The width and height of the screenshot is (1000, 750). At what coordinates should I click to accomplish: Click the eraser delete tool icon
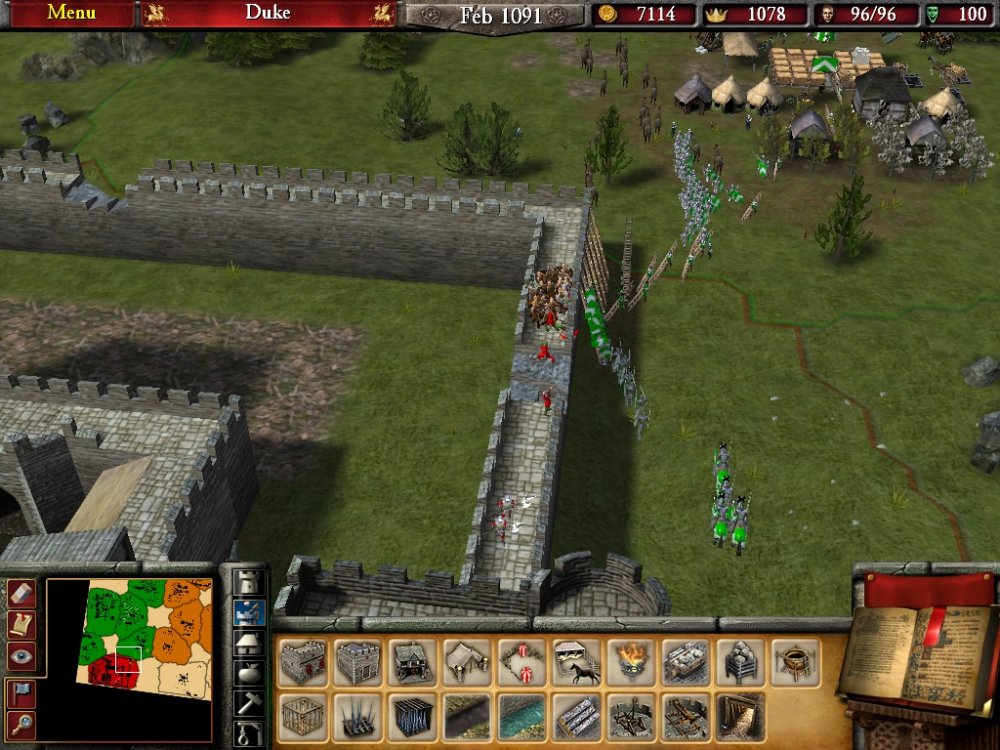21,593
